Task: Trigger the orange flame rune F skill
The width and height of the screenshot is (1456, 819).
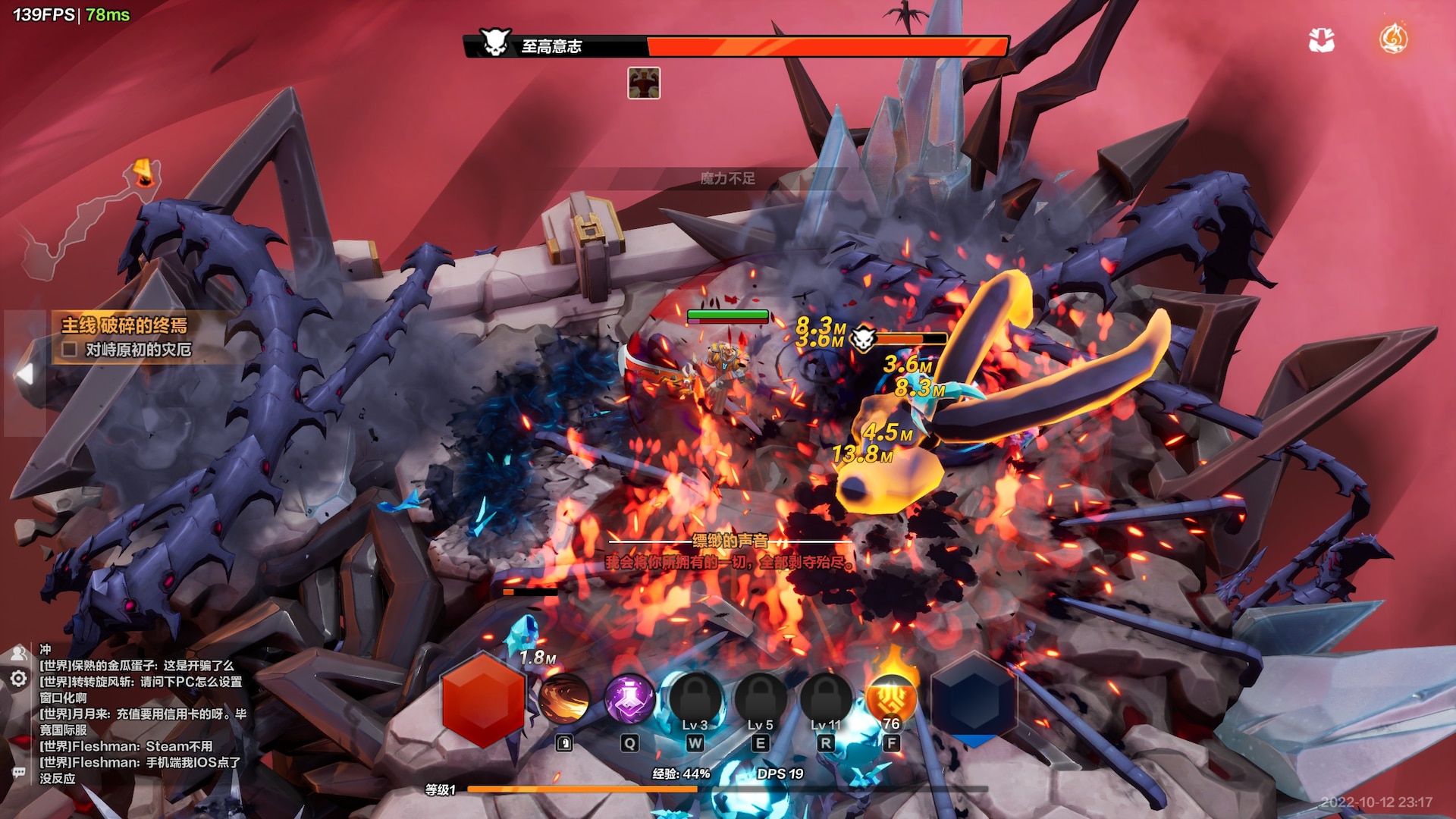Action: click(x=891, y=699)
